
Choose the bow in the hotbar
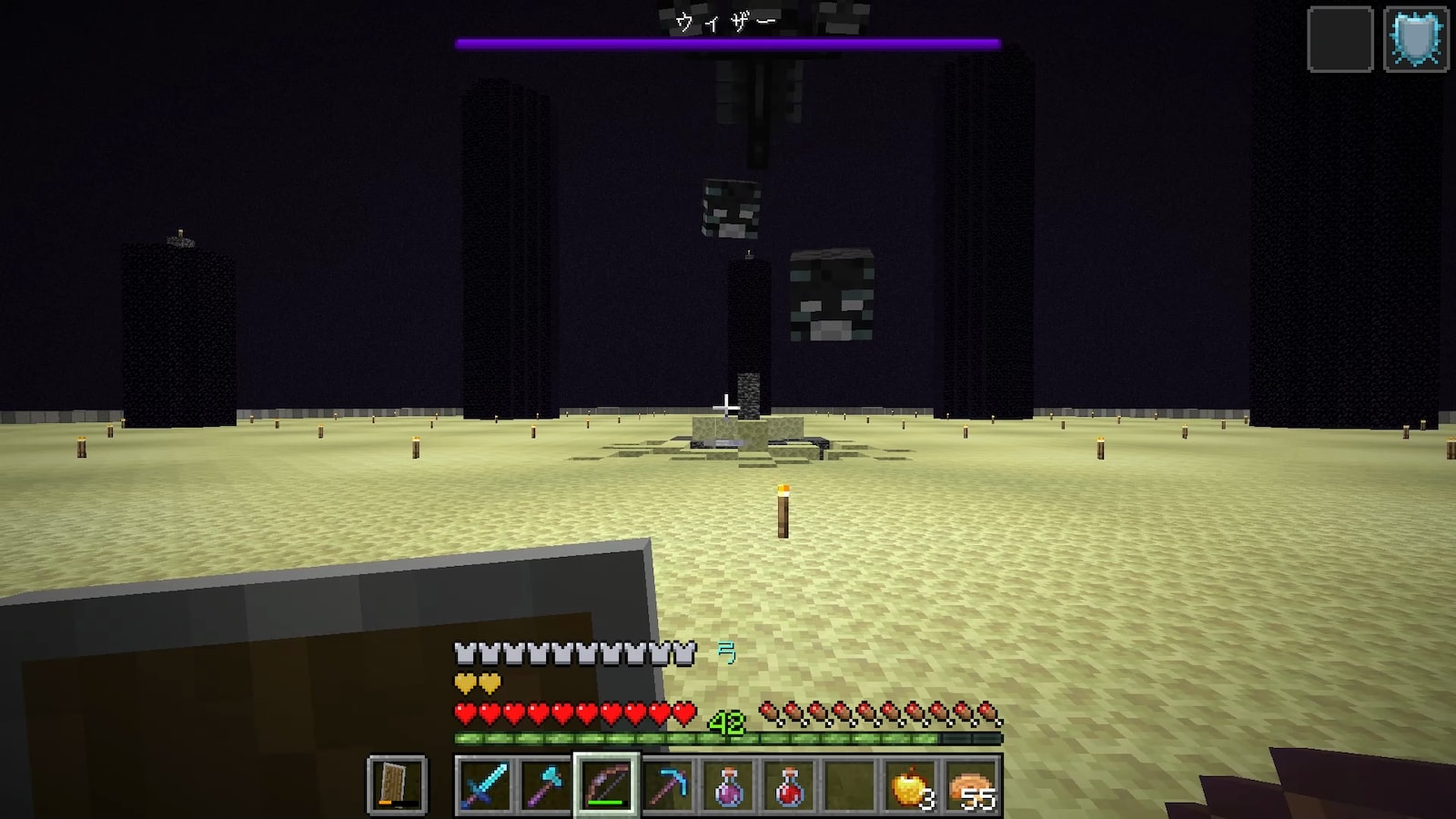pyautogui.click(x=606, y=784)
